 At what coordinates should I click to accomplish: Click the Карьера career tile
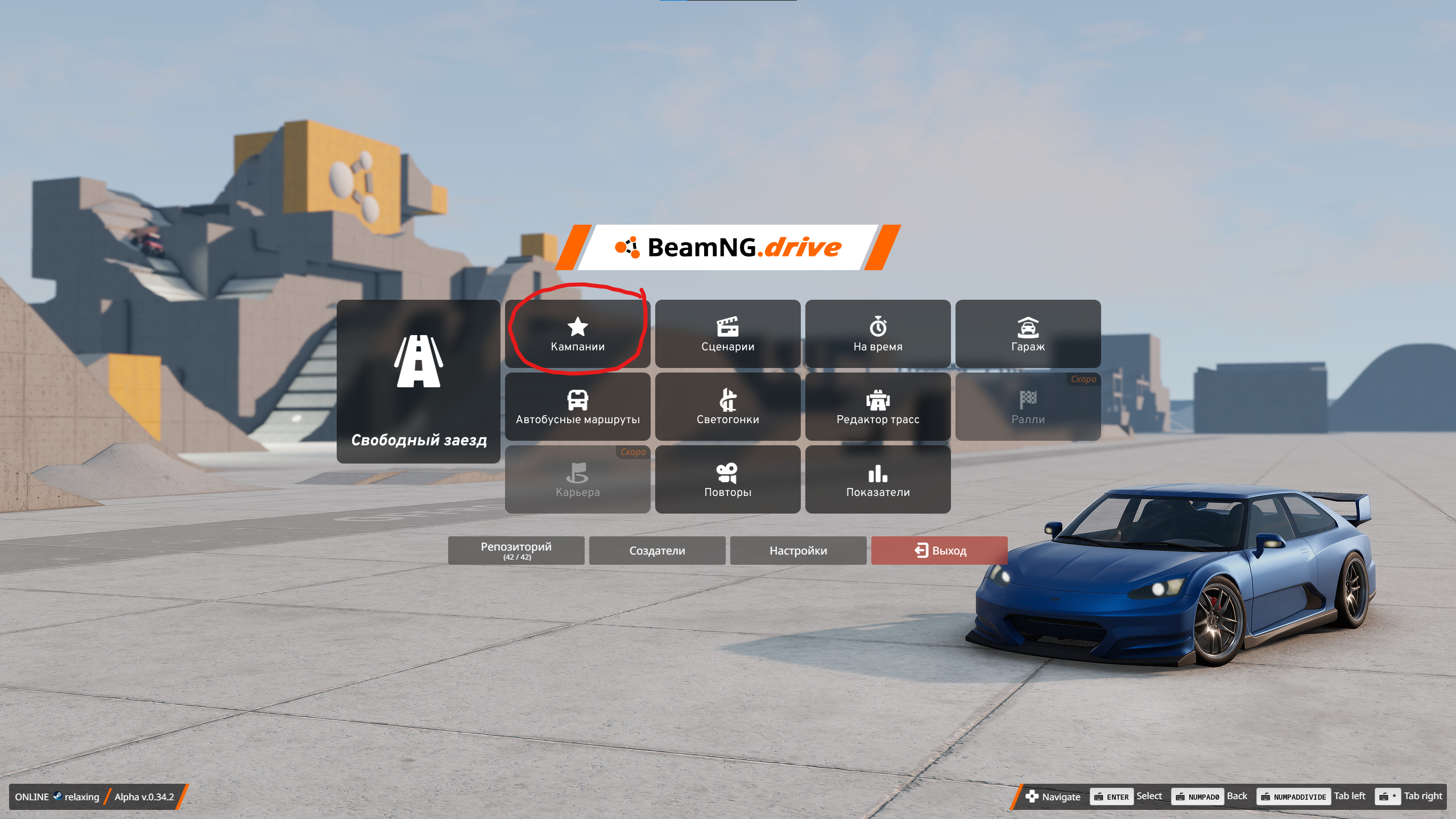(577, 479)
